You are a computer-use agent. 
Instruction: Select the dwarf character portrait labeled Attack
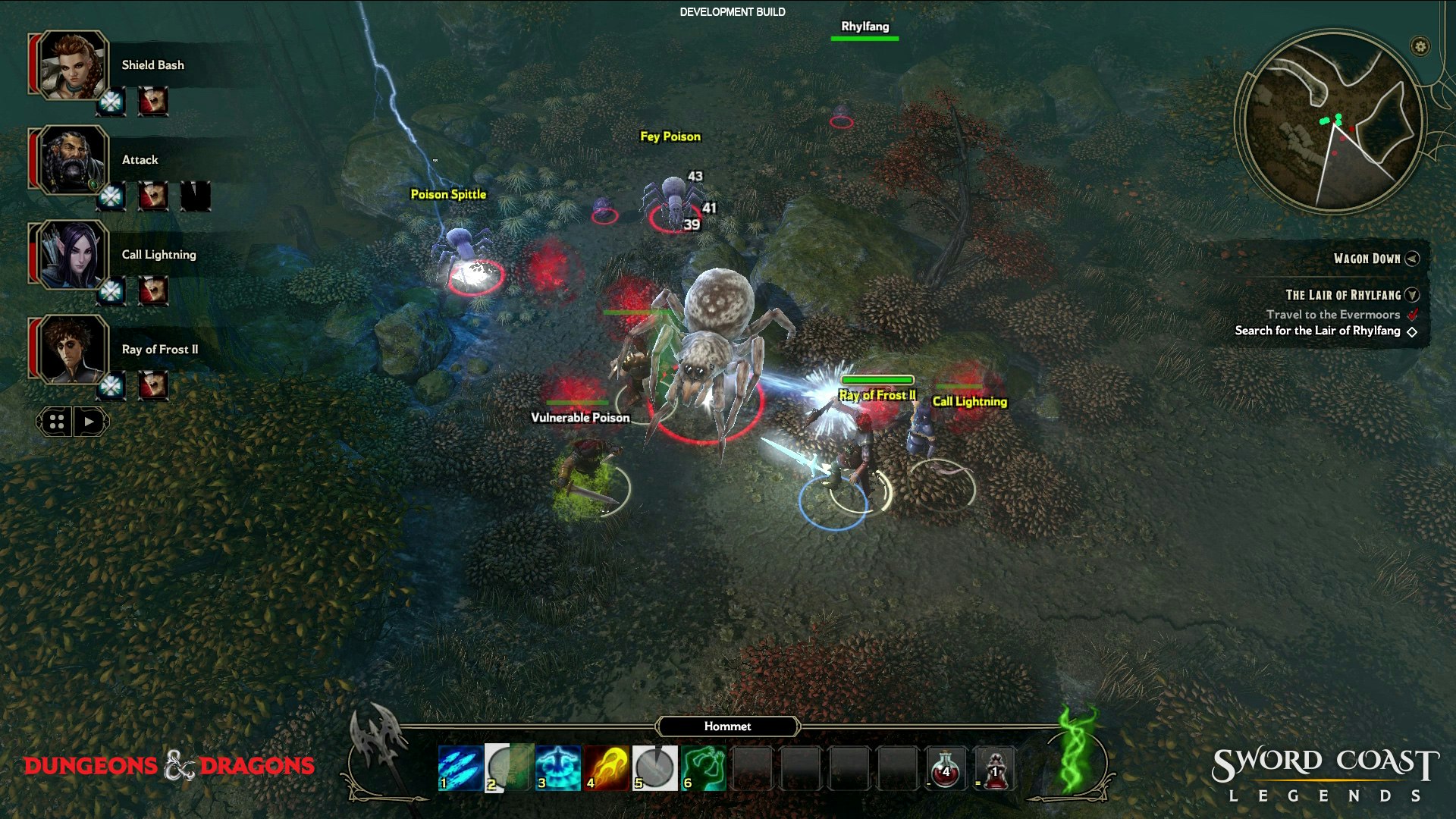(x=74, y=160)
